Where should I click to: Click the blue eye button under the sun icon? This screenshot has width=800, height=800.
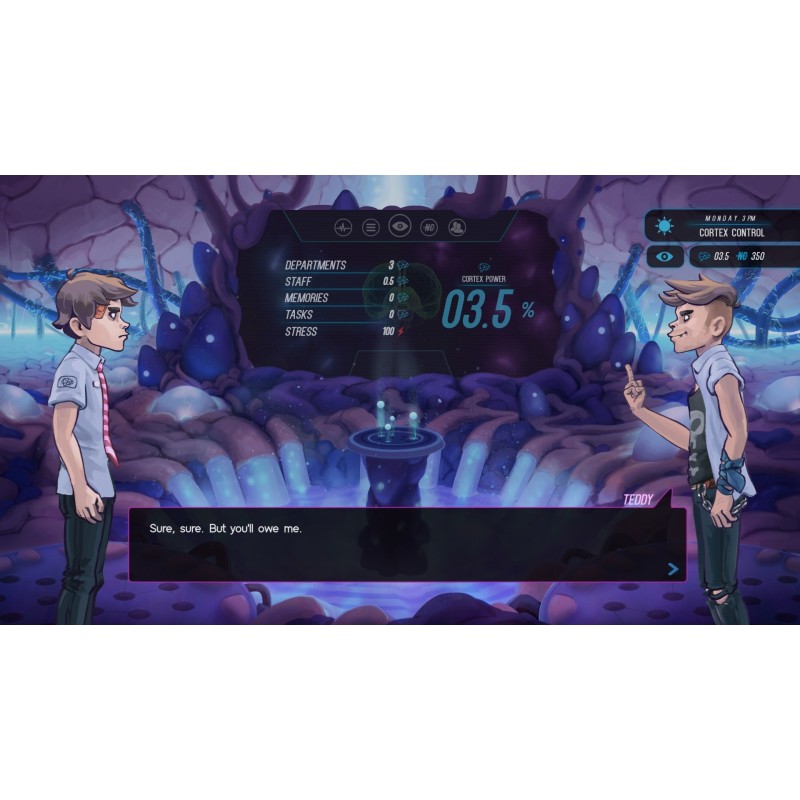tap(665, 257)
